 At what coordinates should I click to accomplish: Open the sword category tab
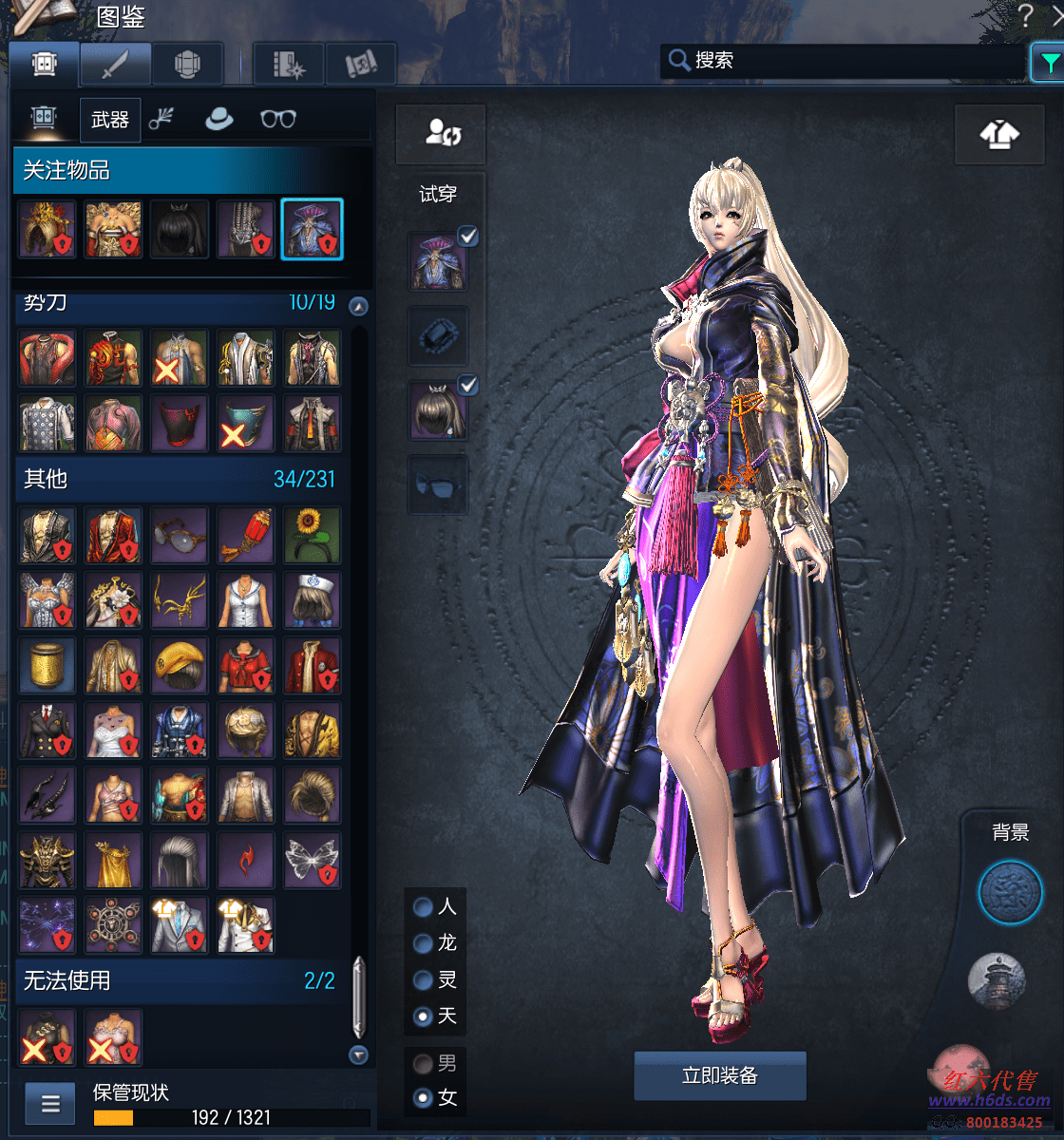115,65
